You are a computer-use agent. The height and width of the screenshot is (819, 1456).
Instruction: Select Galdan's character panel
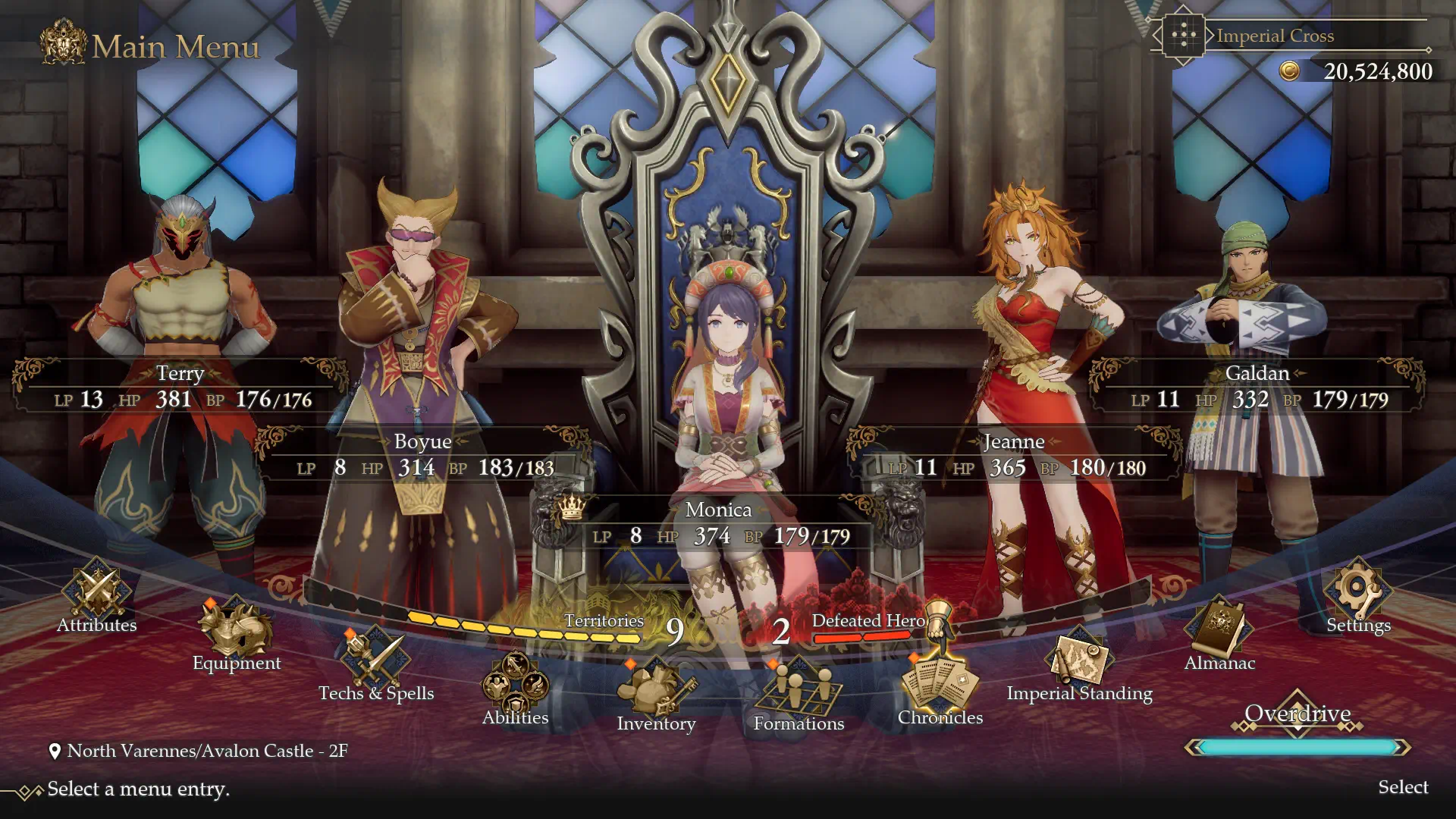click(x=1257, y=387)
